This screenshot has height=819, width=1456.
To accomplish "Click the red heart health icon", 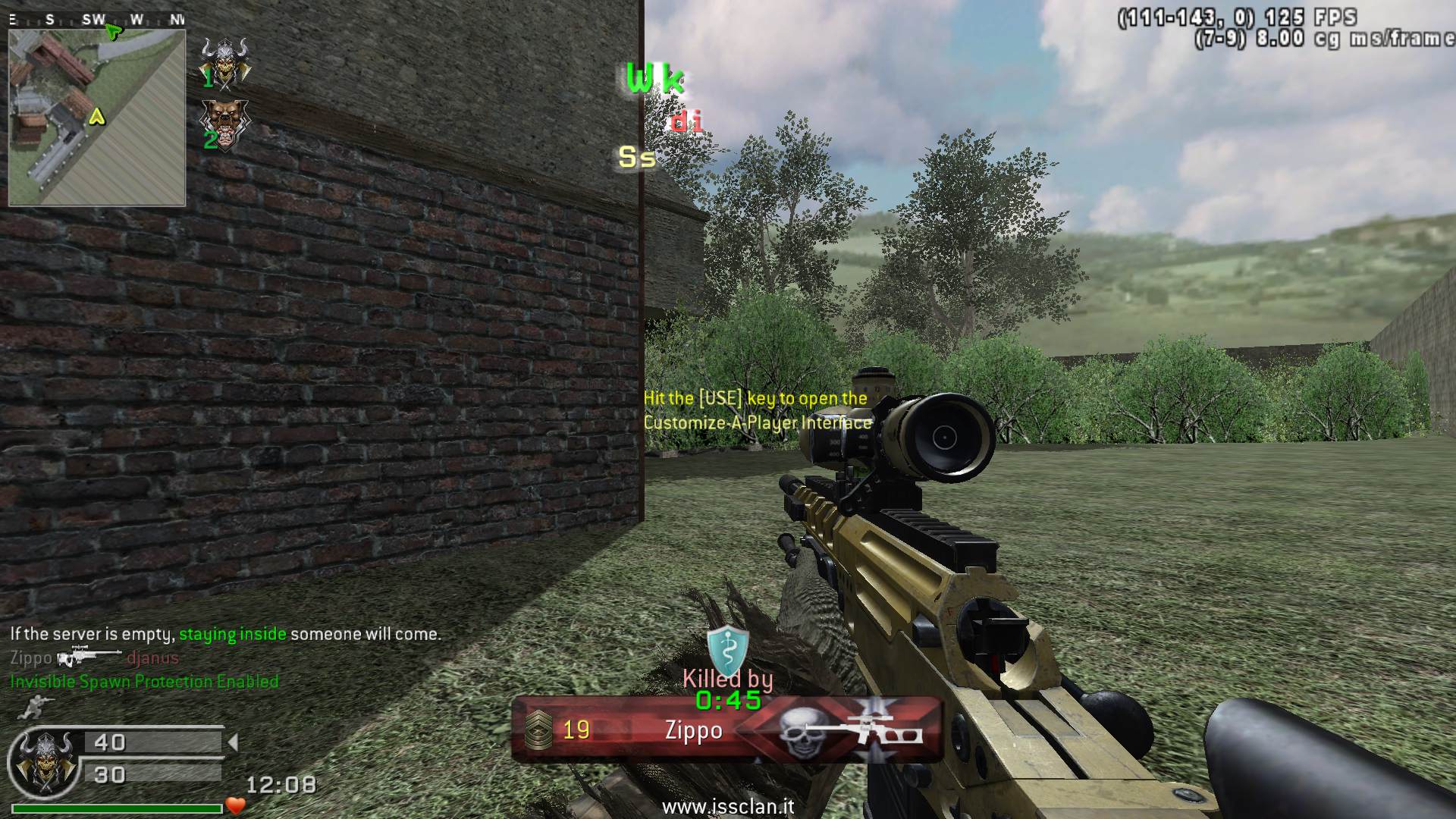I will tap(236, 806).
